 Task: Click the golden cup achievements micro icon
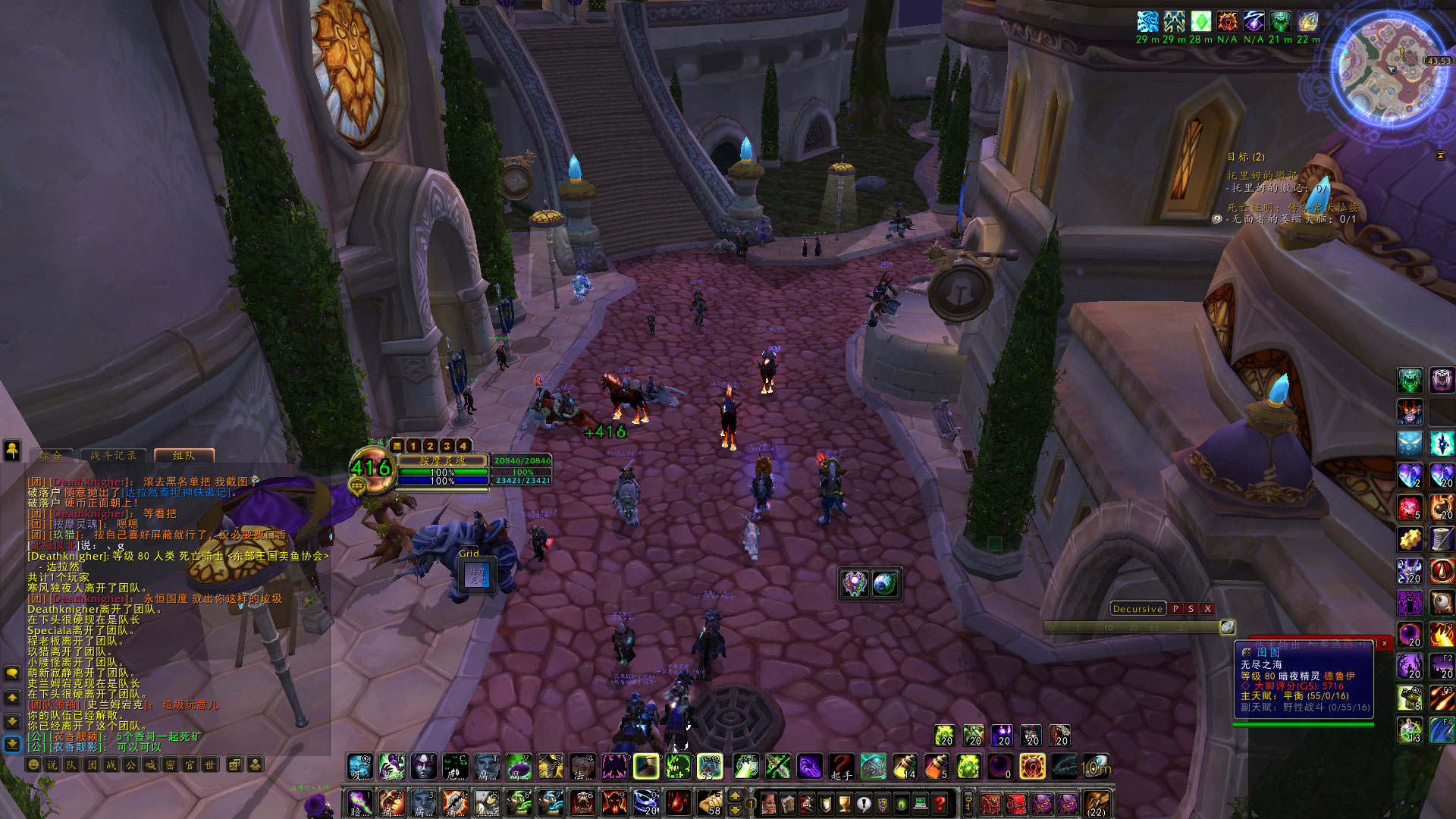(x=843, y=804)
